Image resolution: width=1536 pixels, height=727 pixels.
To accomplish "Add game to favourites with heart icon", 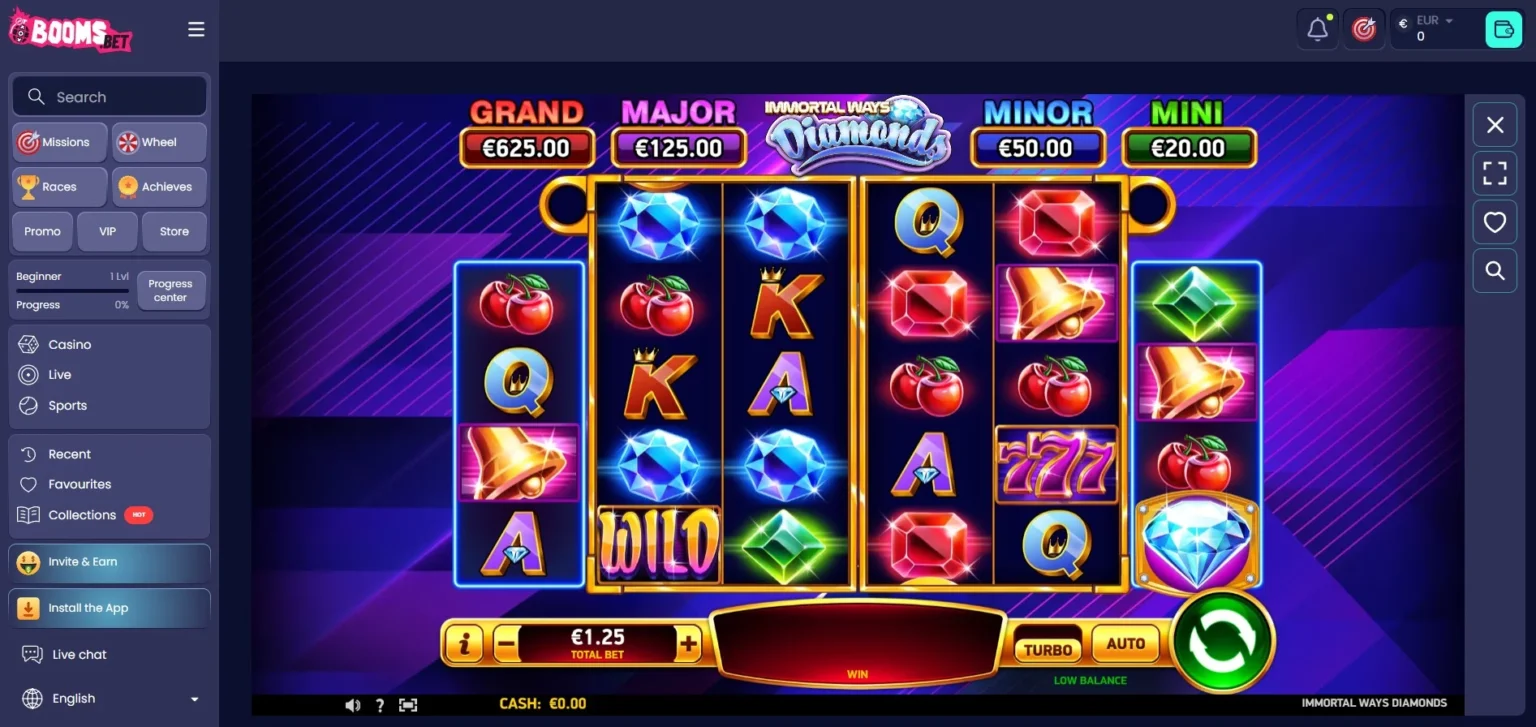I will (1495, 222).
